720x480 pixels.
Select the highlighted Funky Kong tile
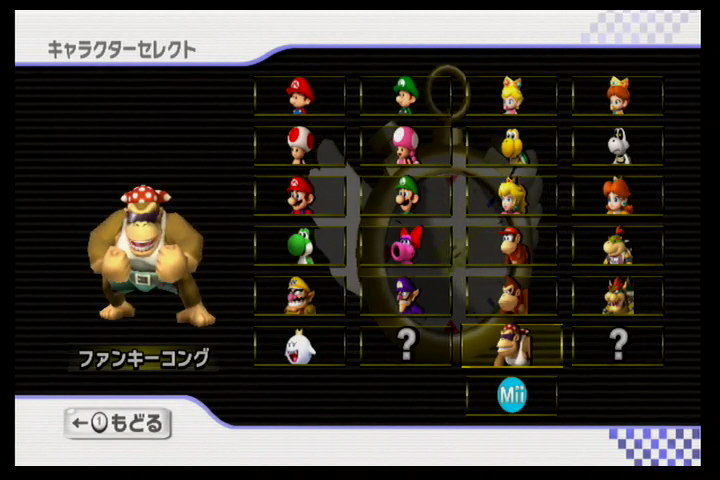(511, 345)
